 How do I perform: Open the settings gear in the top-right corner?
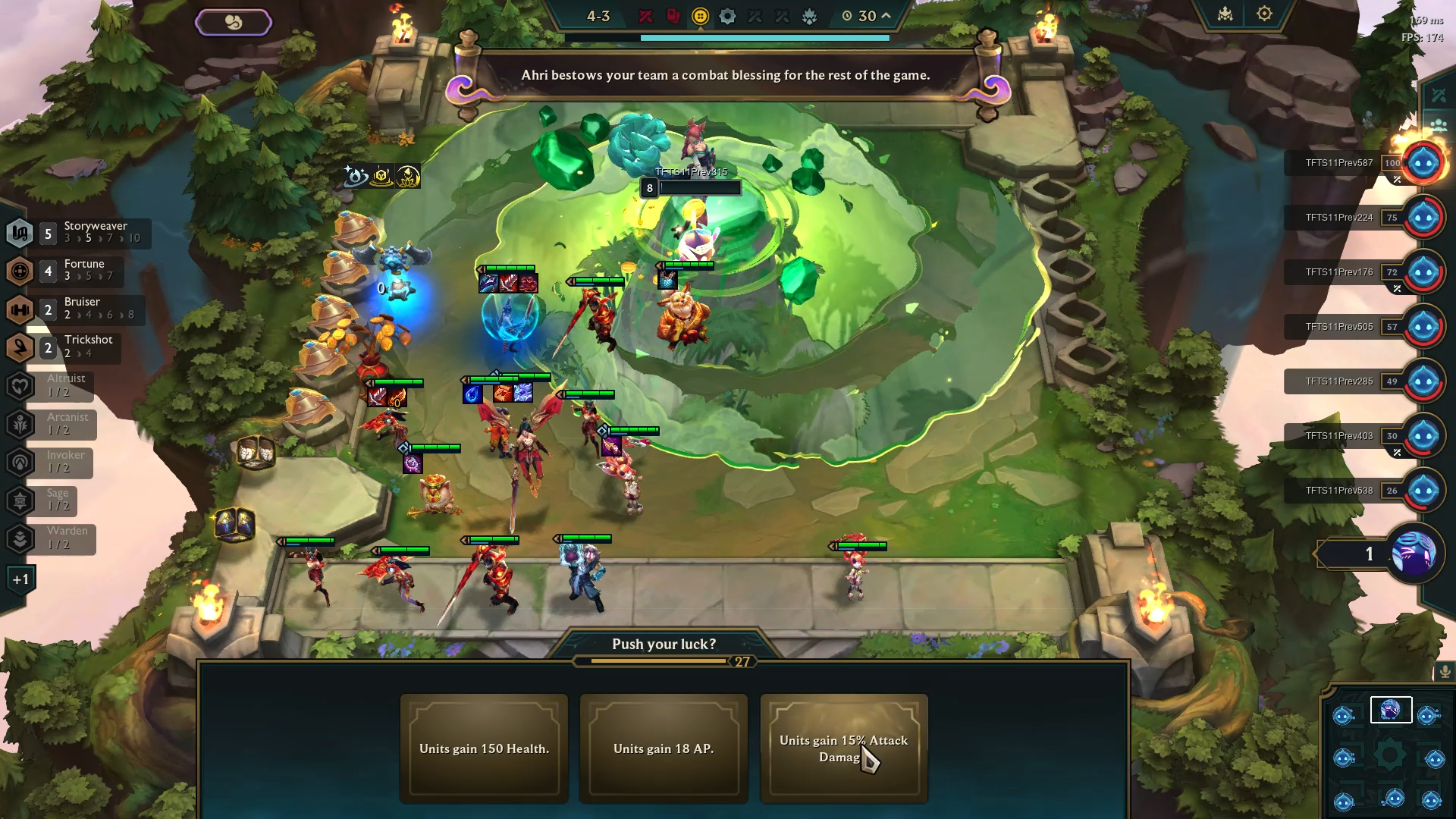1264,14
